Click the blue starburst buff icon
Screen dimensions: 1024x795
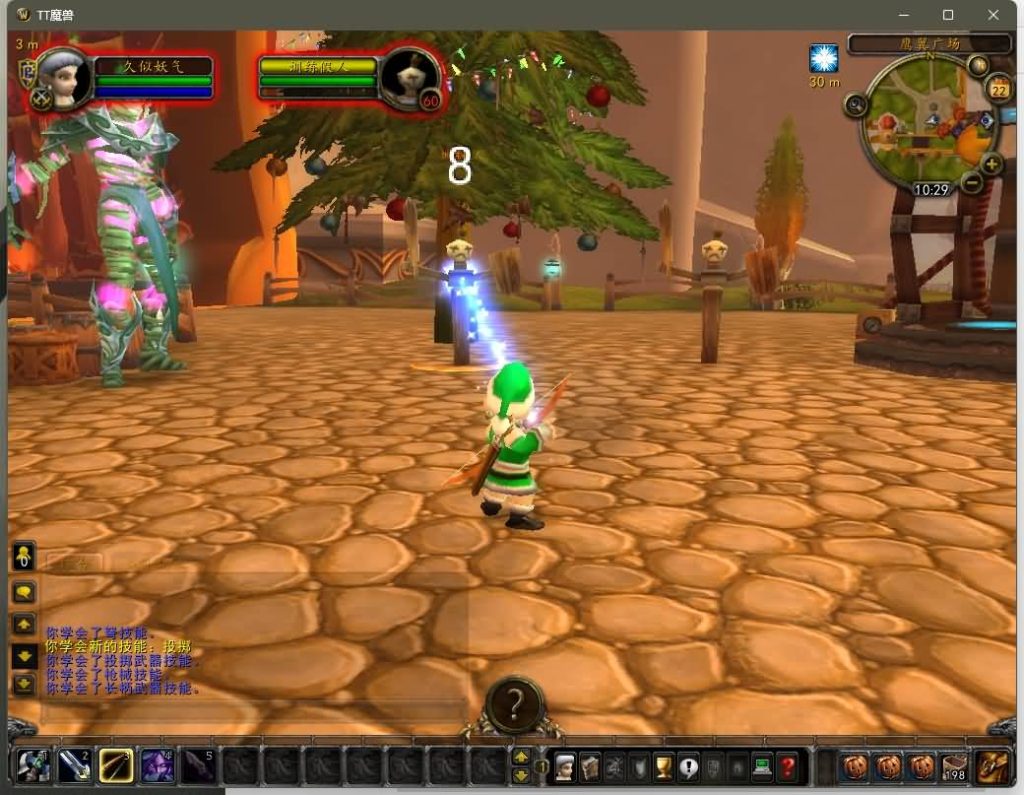coord(824,59)
